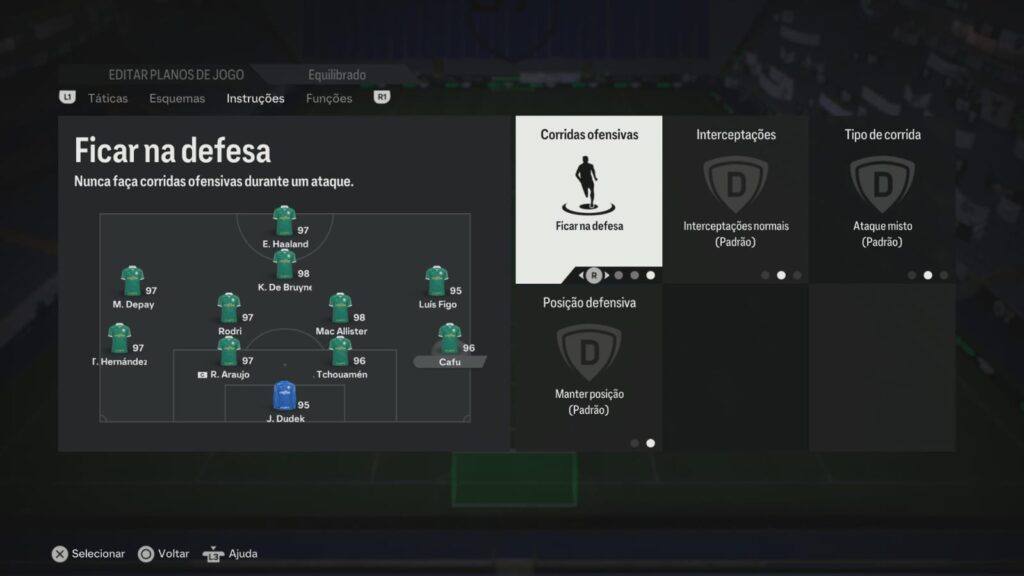Open the Esquemas tab
The image size is (1024, 576).
177,98
